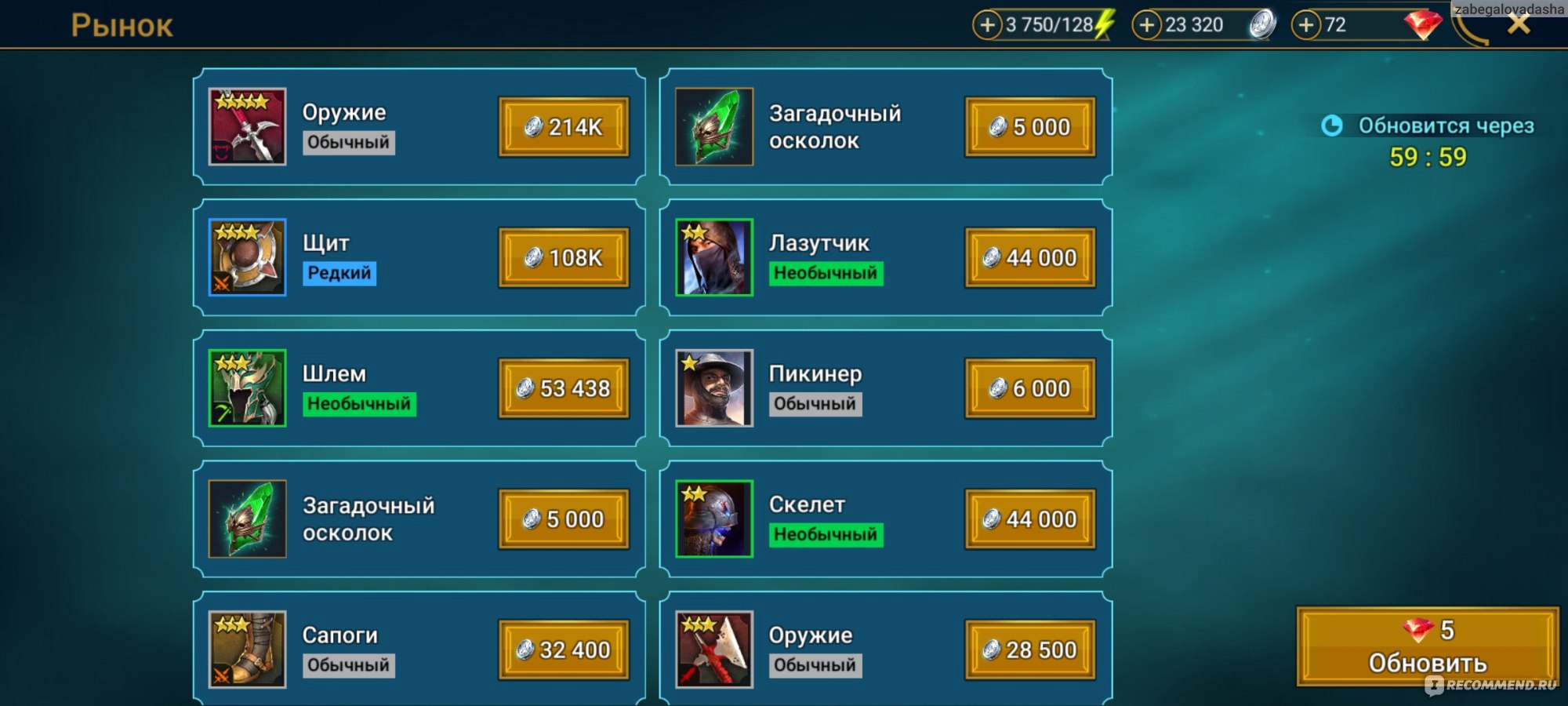Close the market screen
This screenshot has height=706, width=1568.
(1519, 24)
